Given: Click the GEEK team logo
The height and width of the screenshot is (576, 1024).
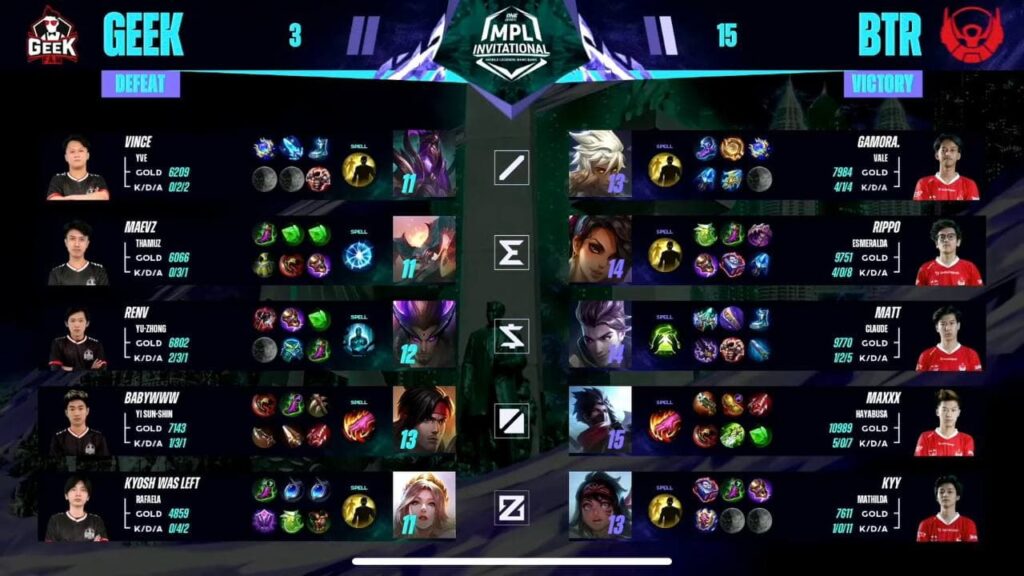Looking at the screenshot, I should point(52,35).
